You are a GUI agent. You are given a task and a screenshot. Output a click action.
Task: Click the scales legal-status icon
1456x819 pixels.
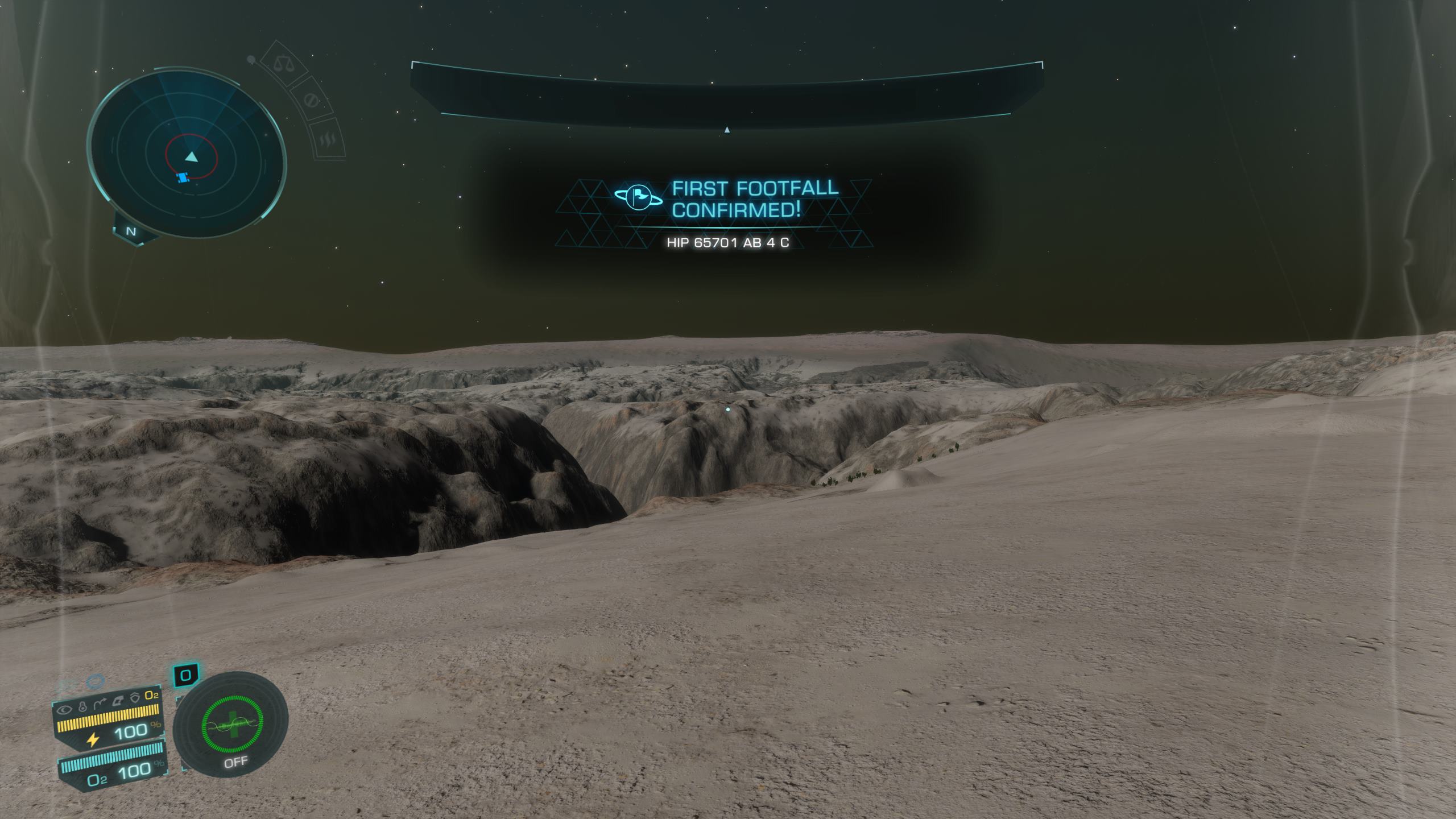tap(283, 64)
